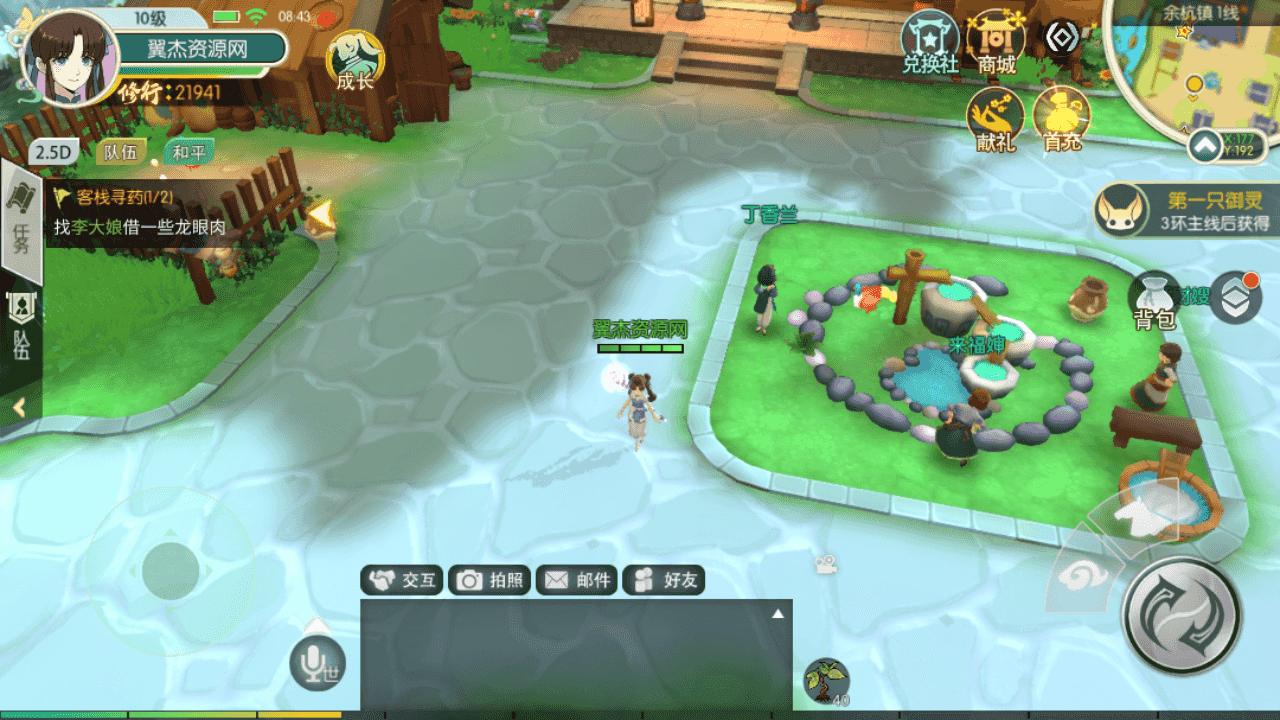Switch the 和平 peace mode
Image resolution: width=1280 pixels, height=720 pixels.
pyautogui.click(x=188, y=153)
